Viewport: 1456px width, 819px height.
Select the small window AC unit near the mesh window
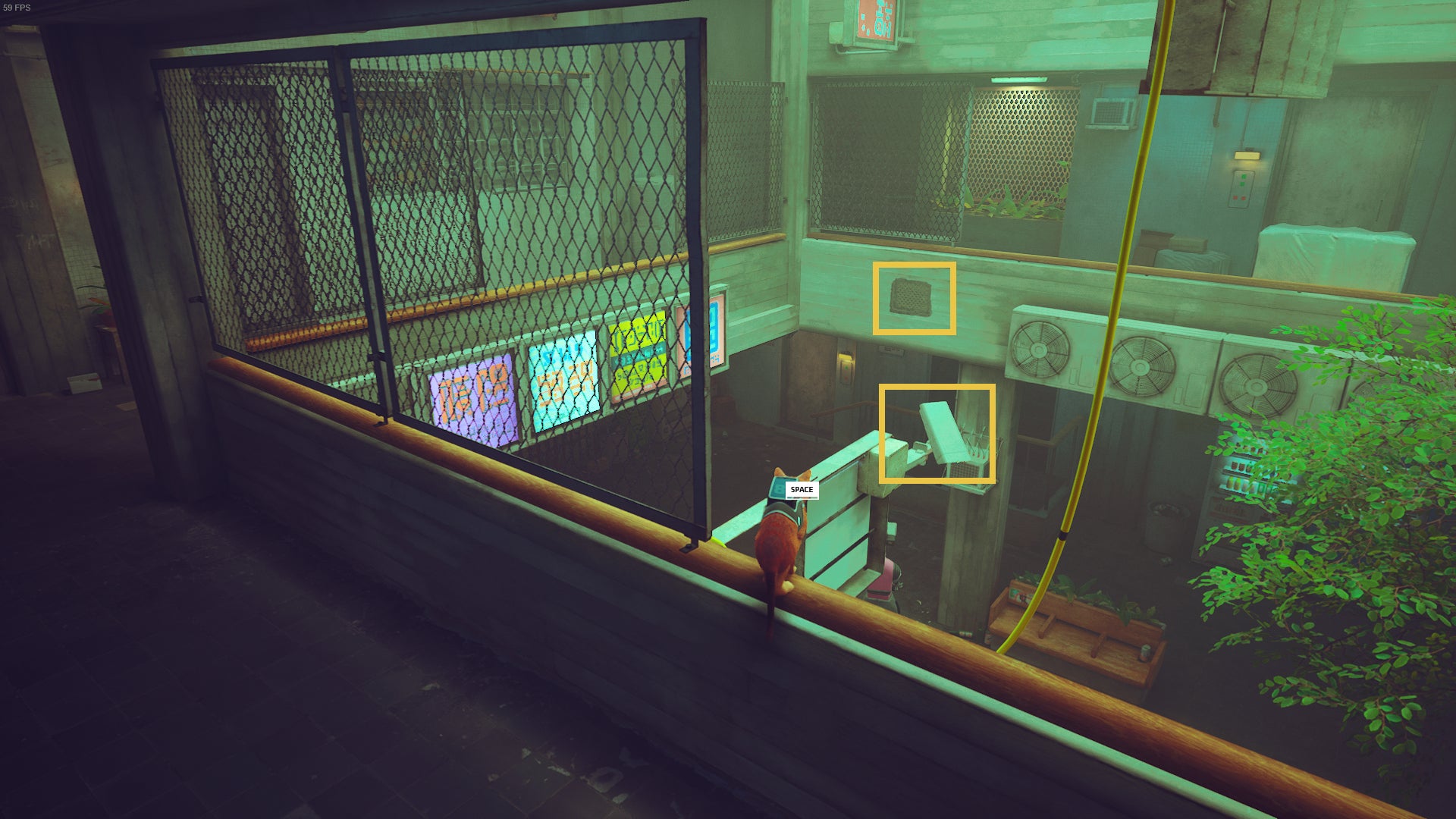coord(1112,111)
